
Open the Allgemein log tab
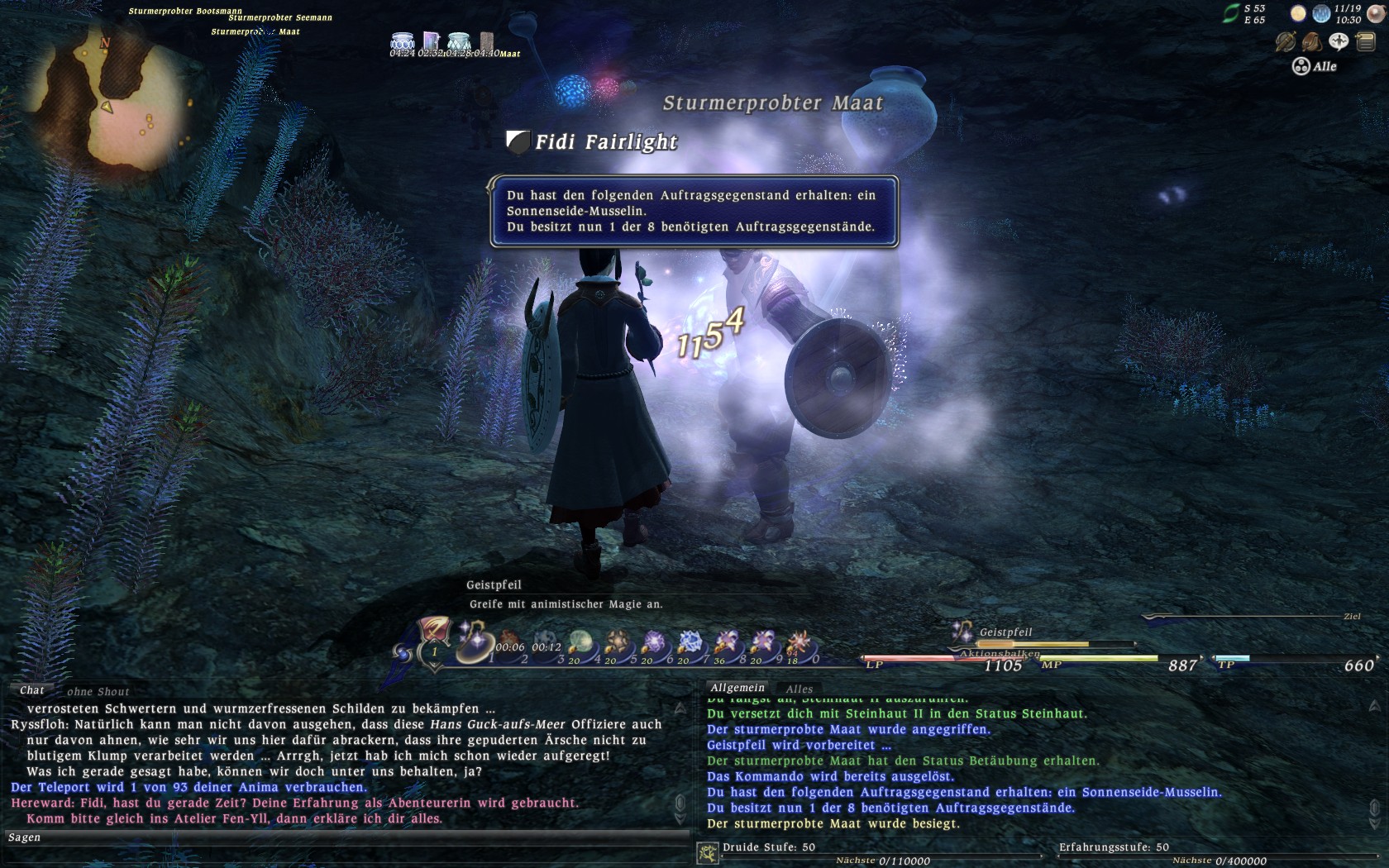(737, 688)
